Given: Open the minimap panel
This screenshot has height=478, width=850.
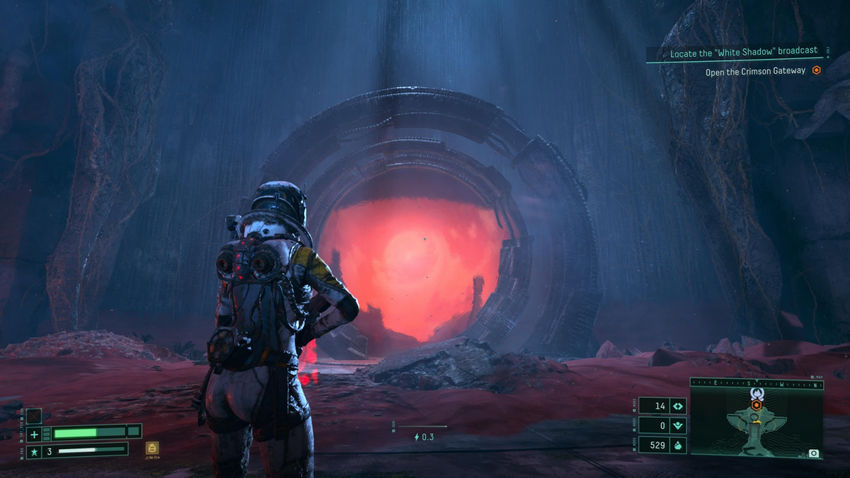Looking at the screenshot, I should coord(756,418).
